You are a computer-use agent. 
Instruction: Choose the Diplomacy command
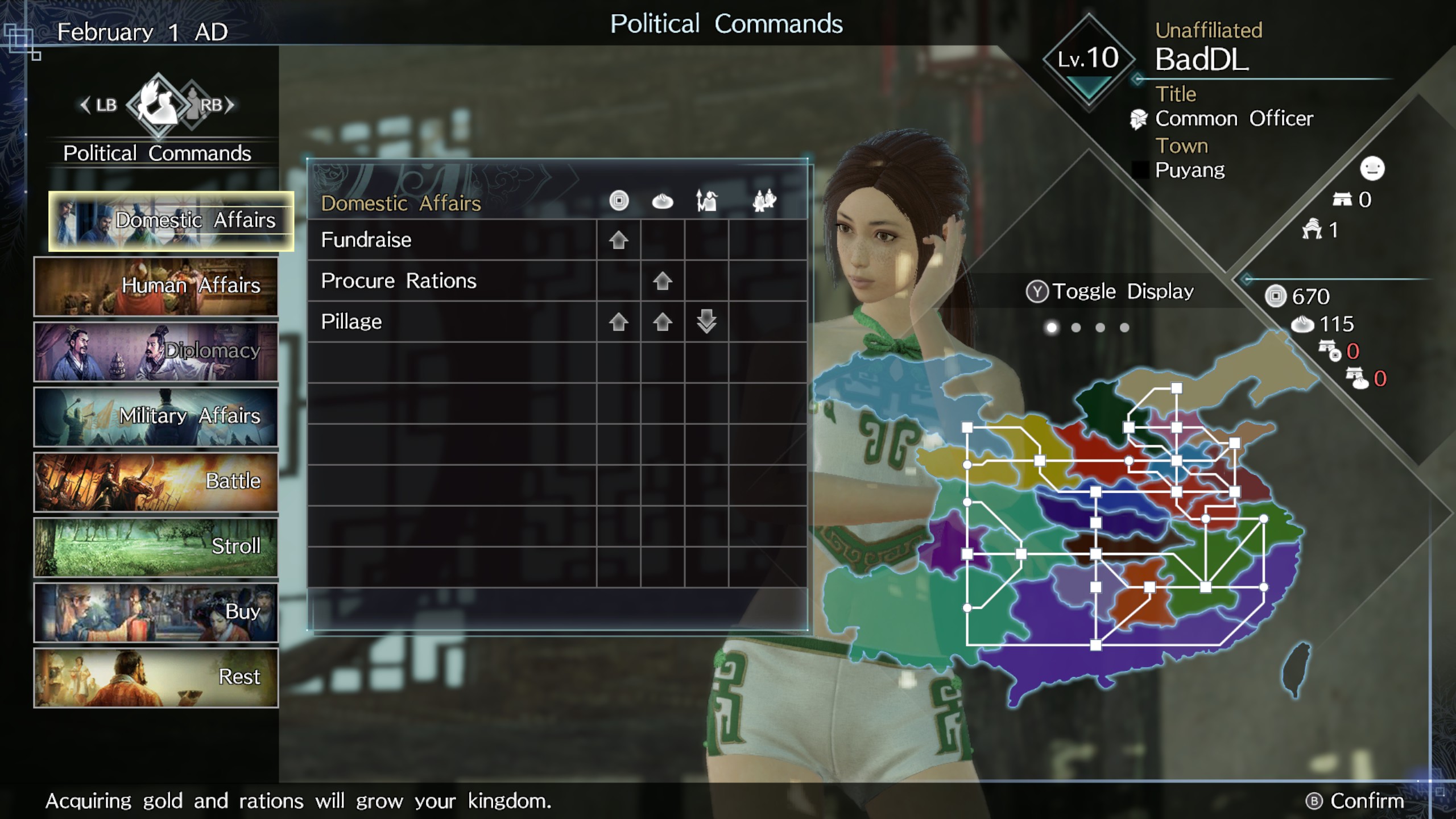click(156, 351)
